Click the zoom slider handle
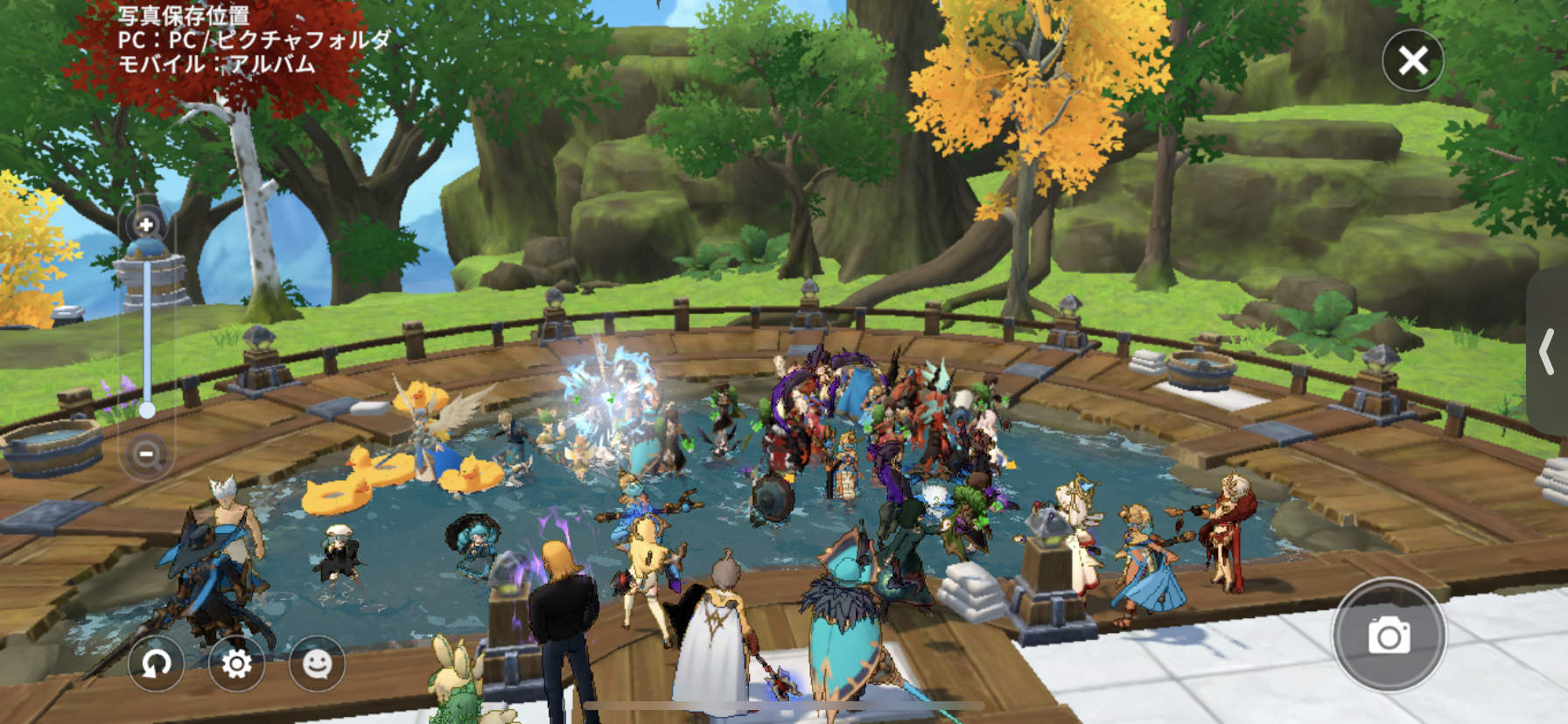The image size is (1568, 724). [147, 409]
